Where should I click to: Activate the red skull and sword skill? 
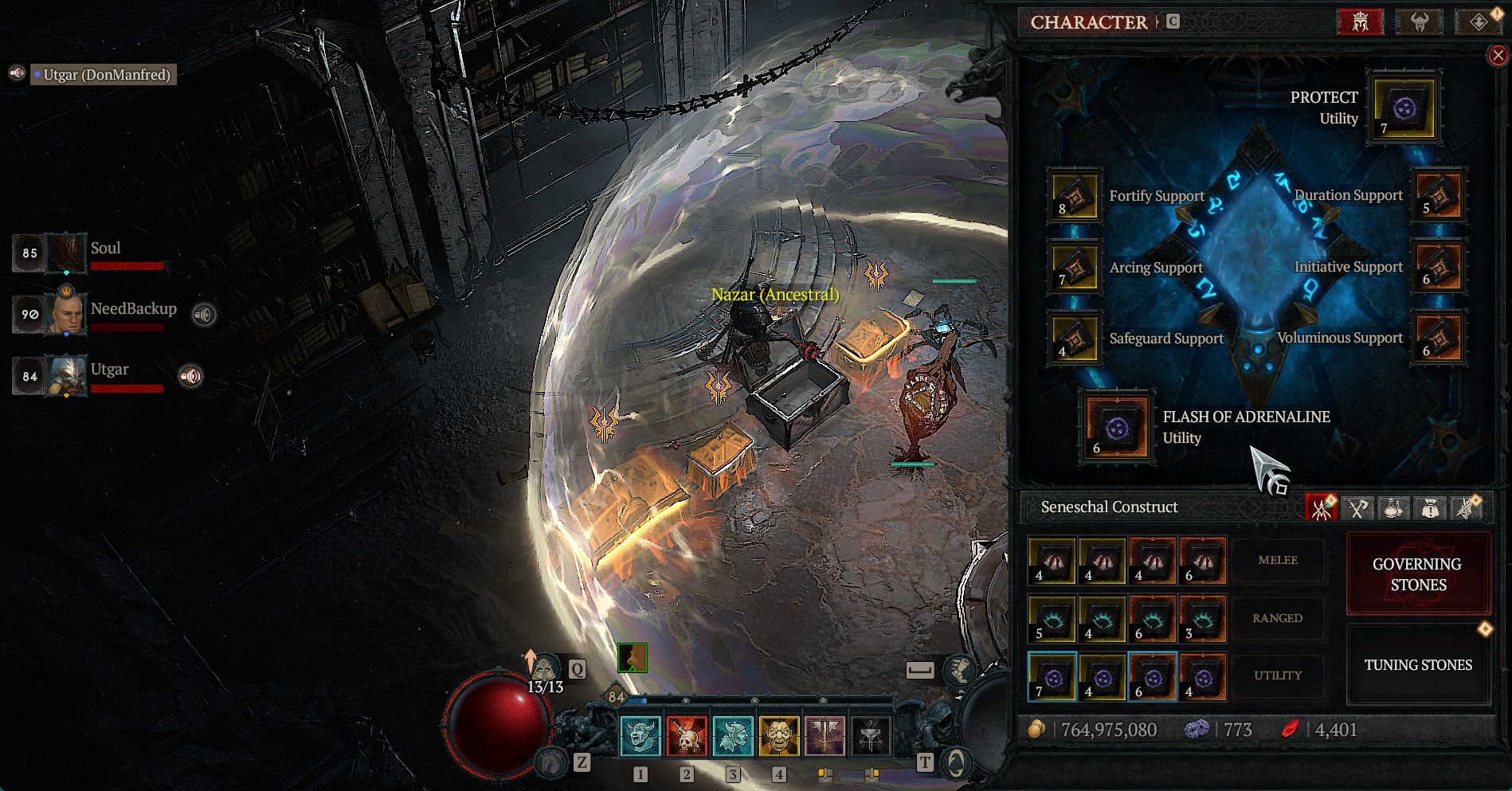pos(687,734)
